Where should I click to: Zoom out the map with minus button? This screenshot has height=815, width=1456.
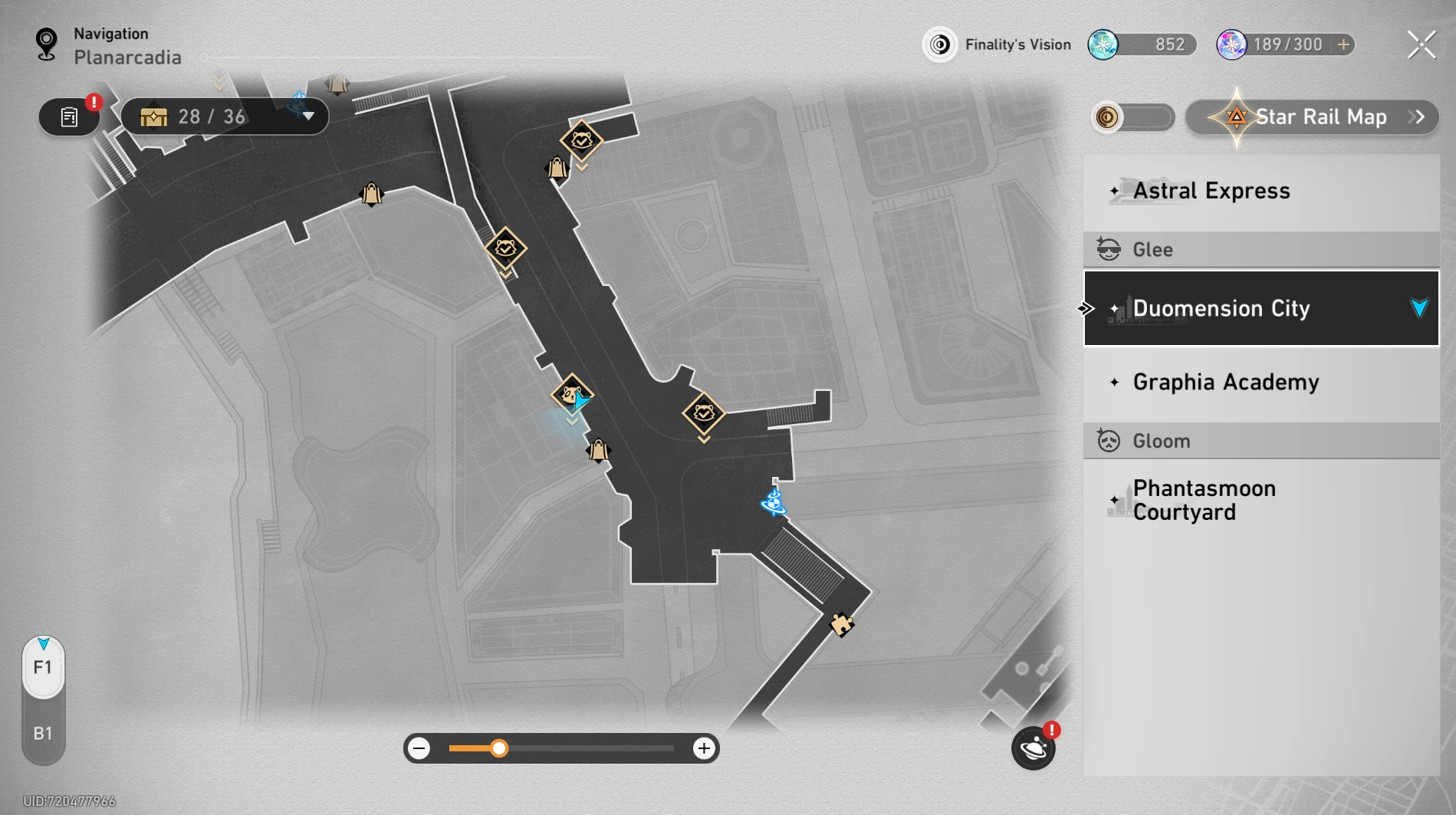tap(419, 748)
